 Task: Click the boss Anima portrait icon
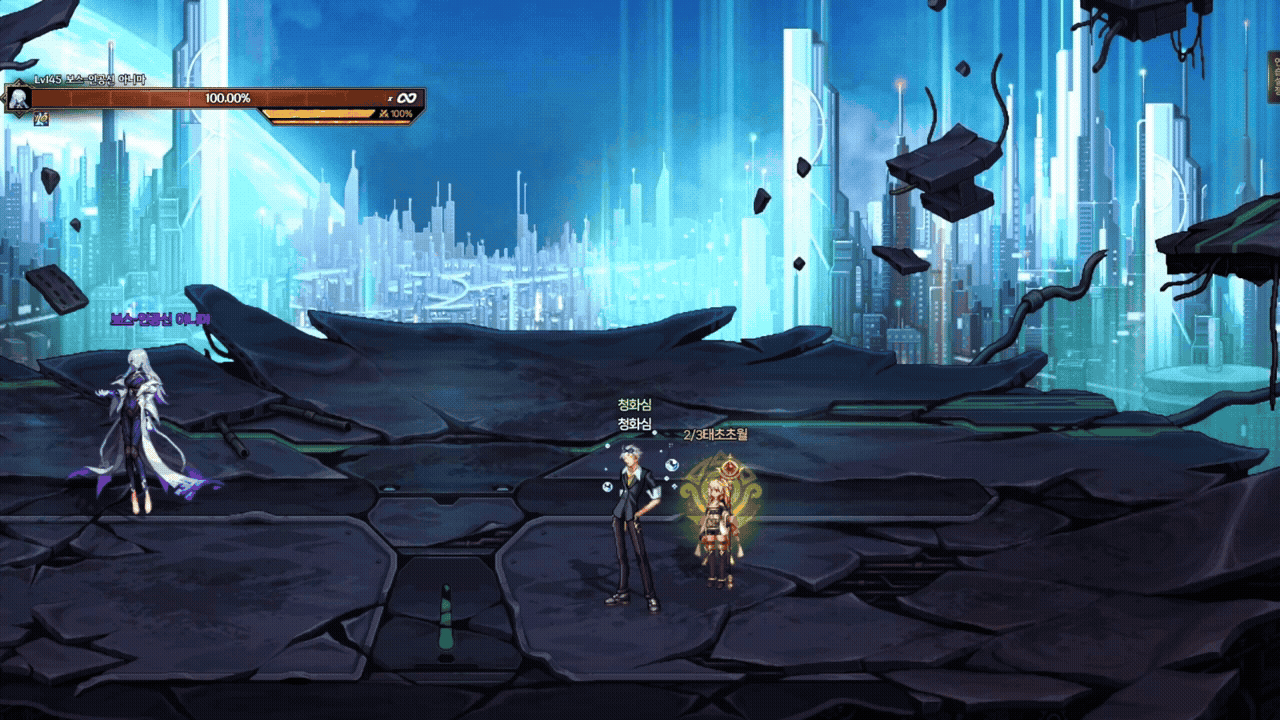(x=17, y=98)
